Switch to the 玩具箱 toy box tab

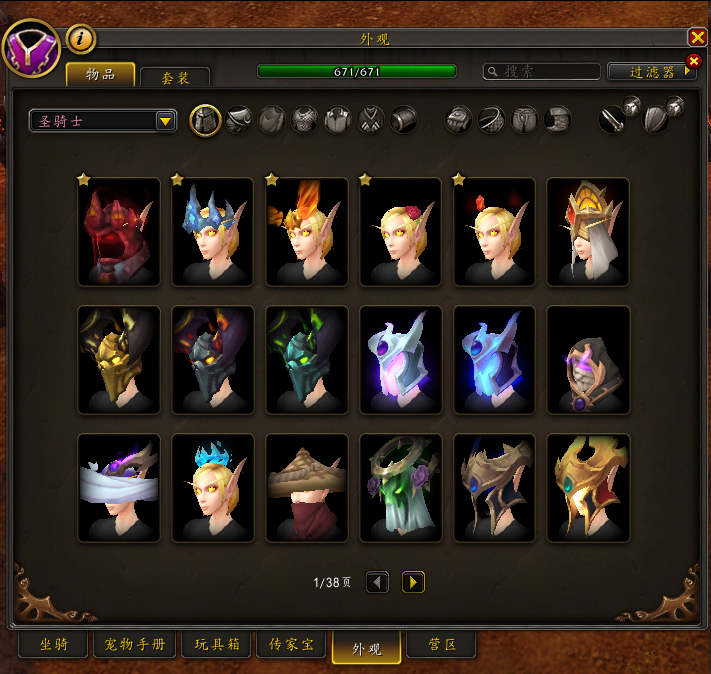click(x=217, y=645)
